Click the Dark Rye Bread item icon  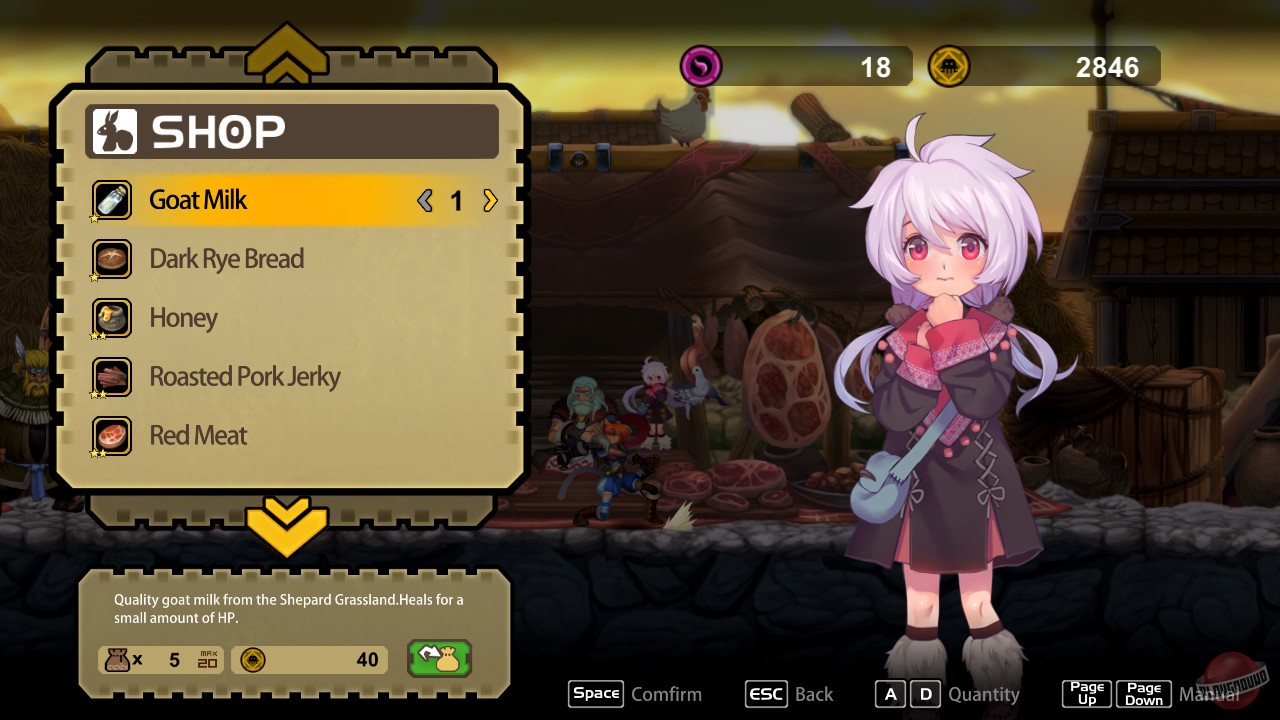[x=111, y=259]
